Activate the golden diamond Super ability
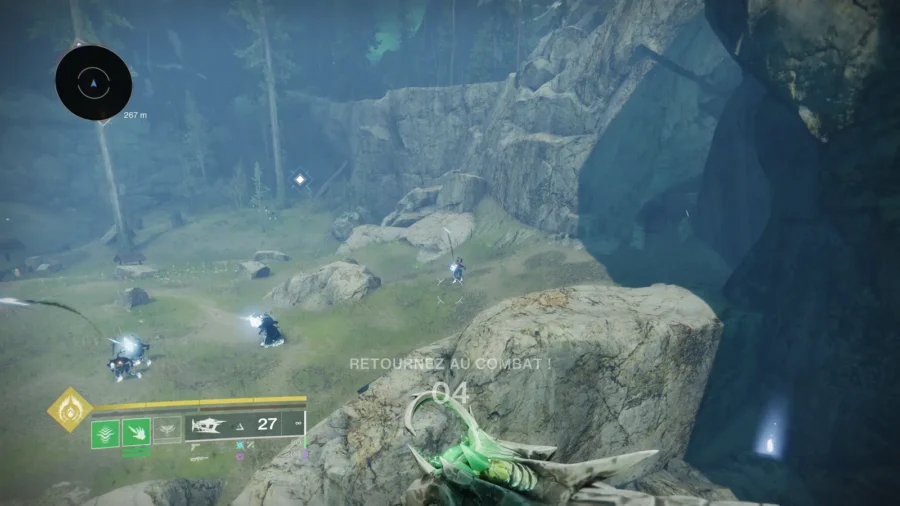 [x=70, y=410]
